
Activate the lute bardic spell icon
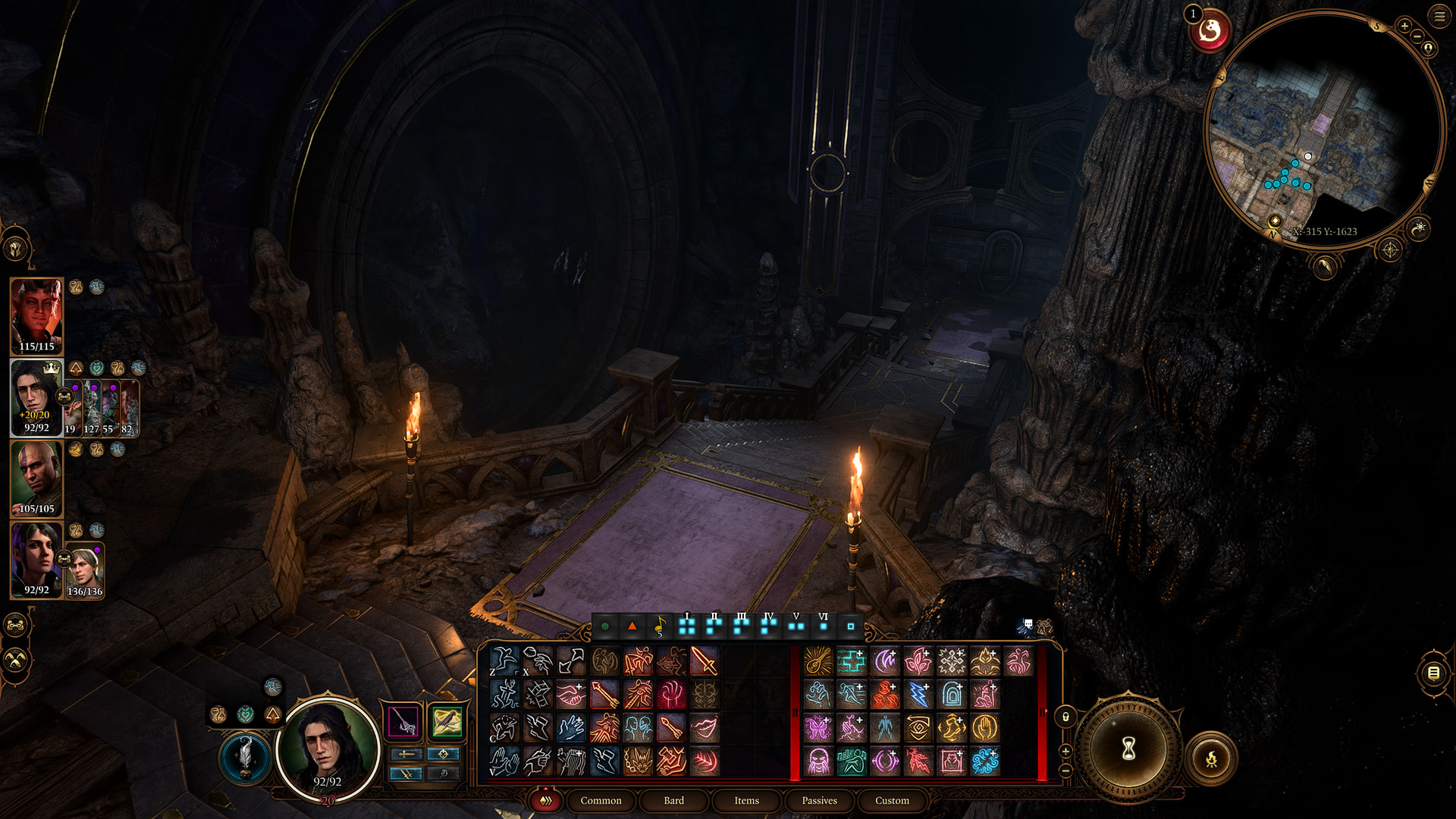click(818, 661)
